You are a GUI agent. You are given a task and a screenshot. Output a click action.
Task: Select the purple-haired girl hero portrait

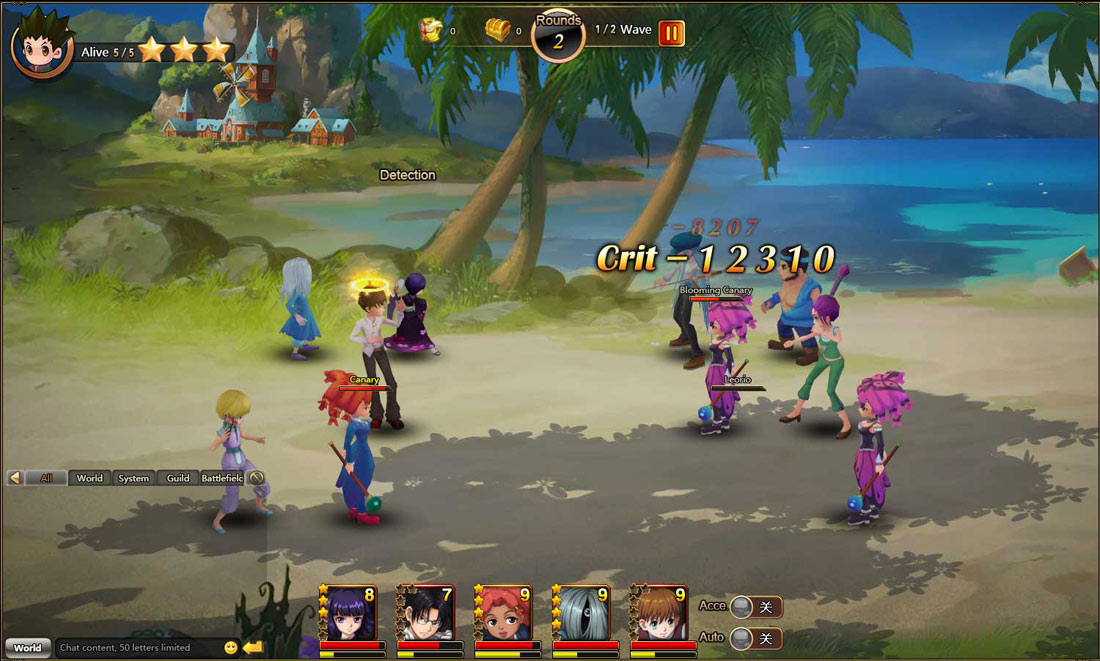click(348, 613)
